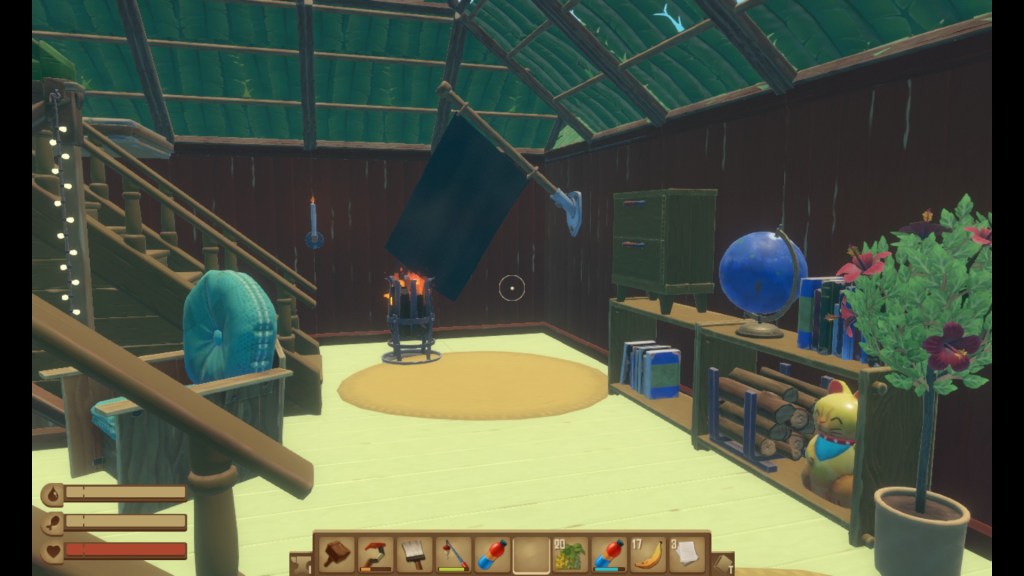Select the building hammer hotbar slot

click(x=336, y=553)
